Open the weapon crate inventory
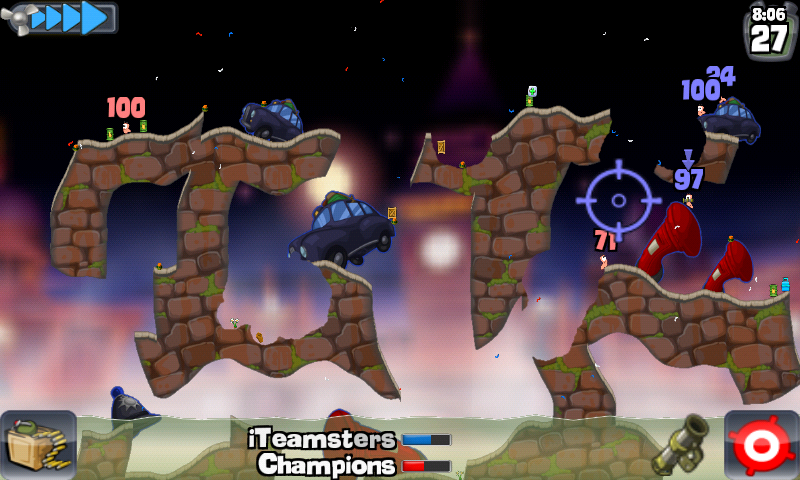 point(38,445)
